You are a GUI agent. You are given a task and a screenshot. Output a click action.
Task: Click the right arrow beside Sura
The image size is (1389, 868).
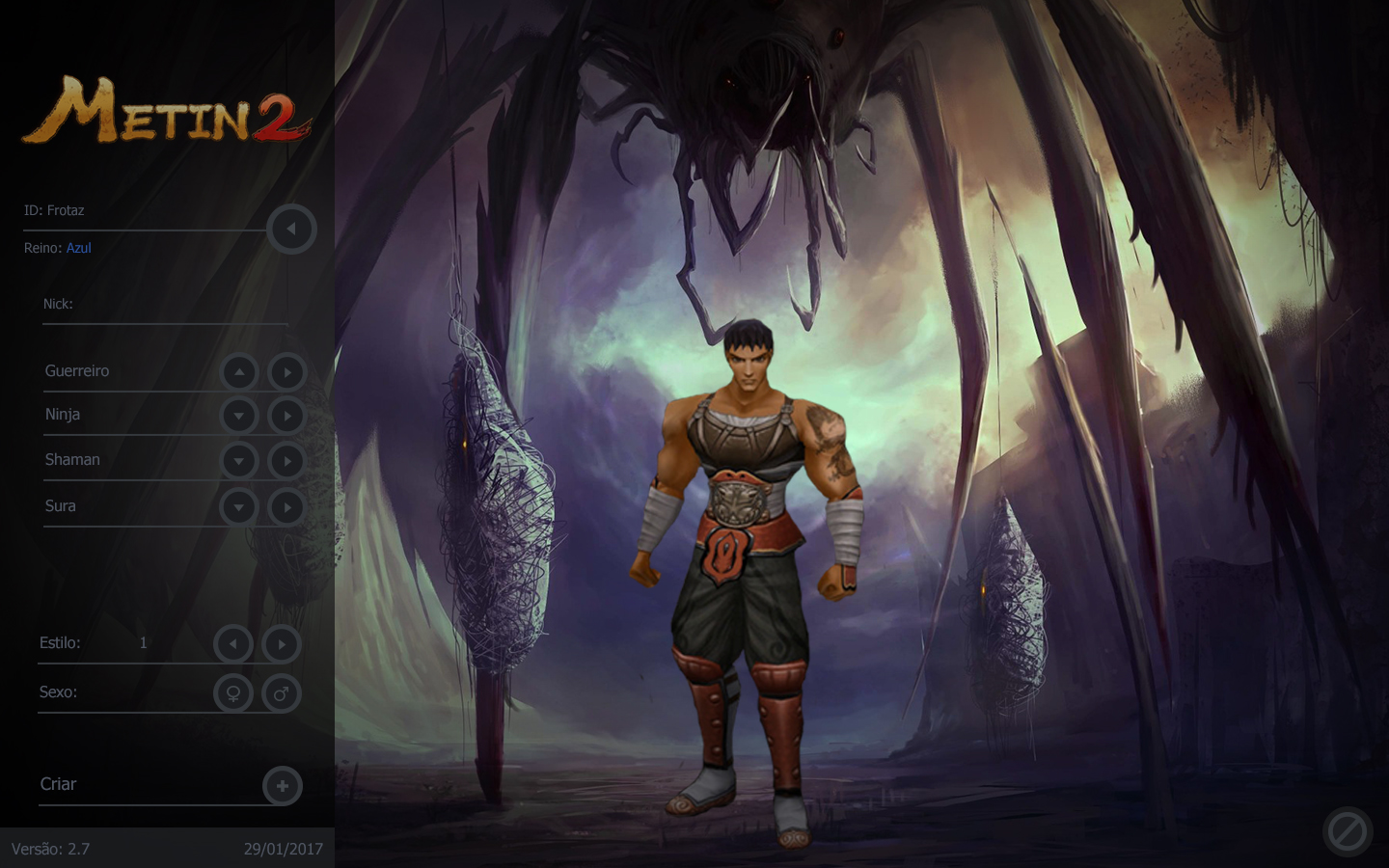pos(286,507)
